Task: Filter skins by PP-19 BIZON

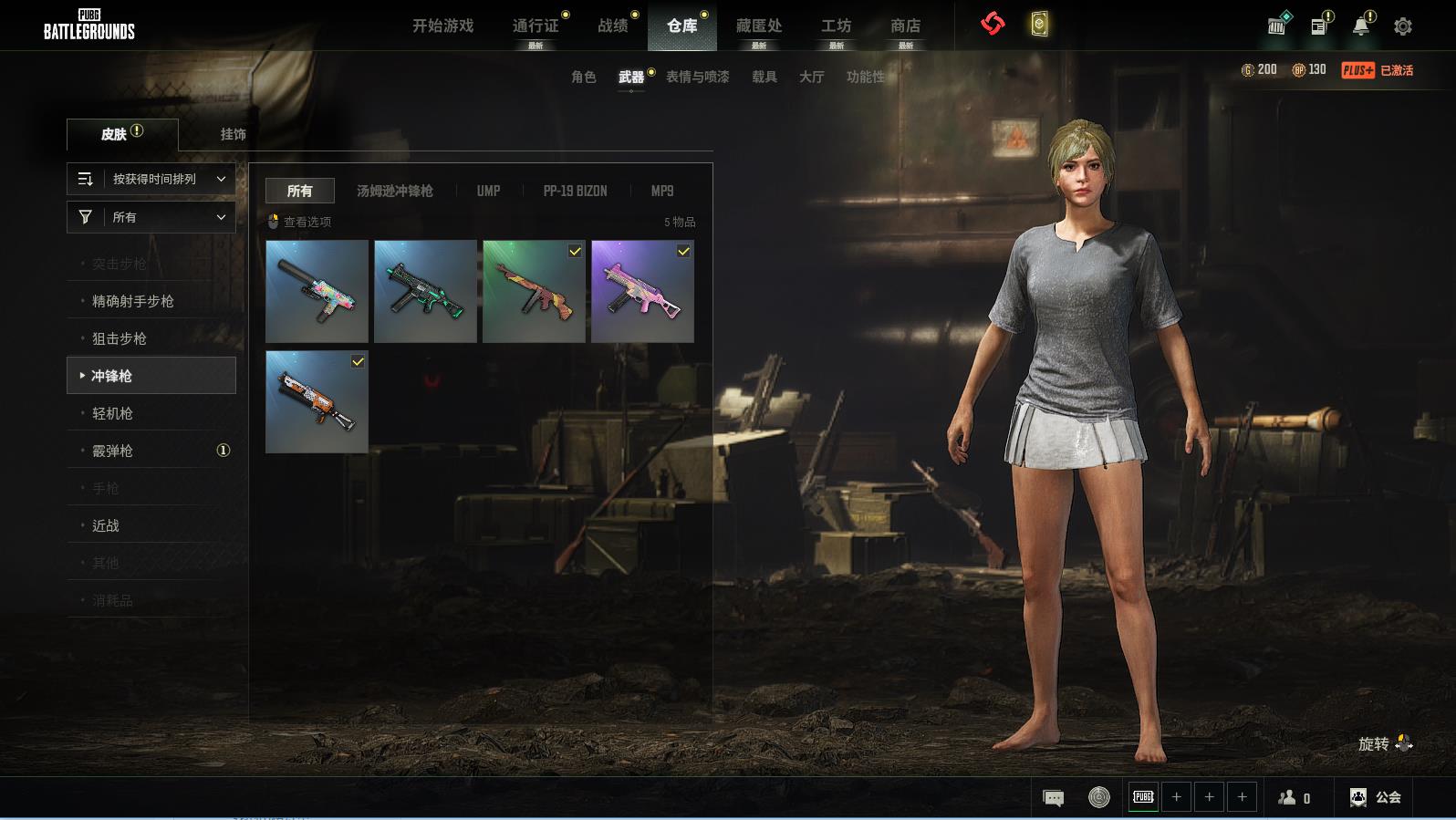Action: [575, 191]
